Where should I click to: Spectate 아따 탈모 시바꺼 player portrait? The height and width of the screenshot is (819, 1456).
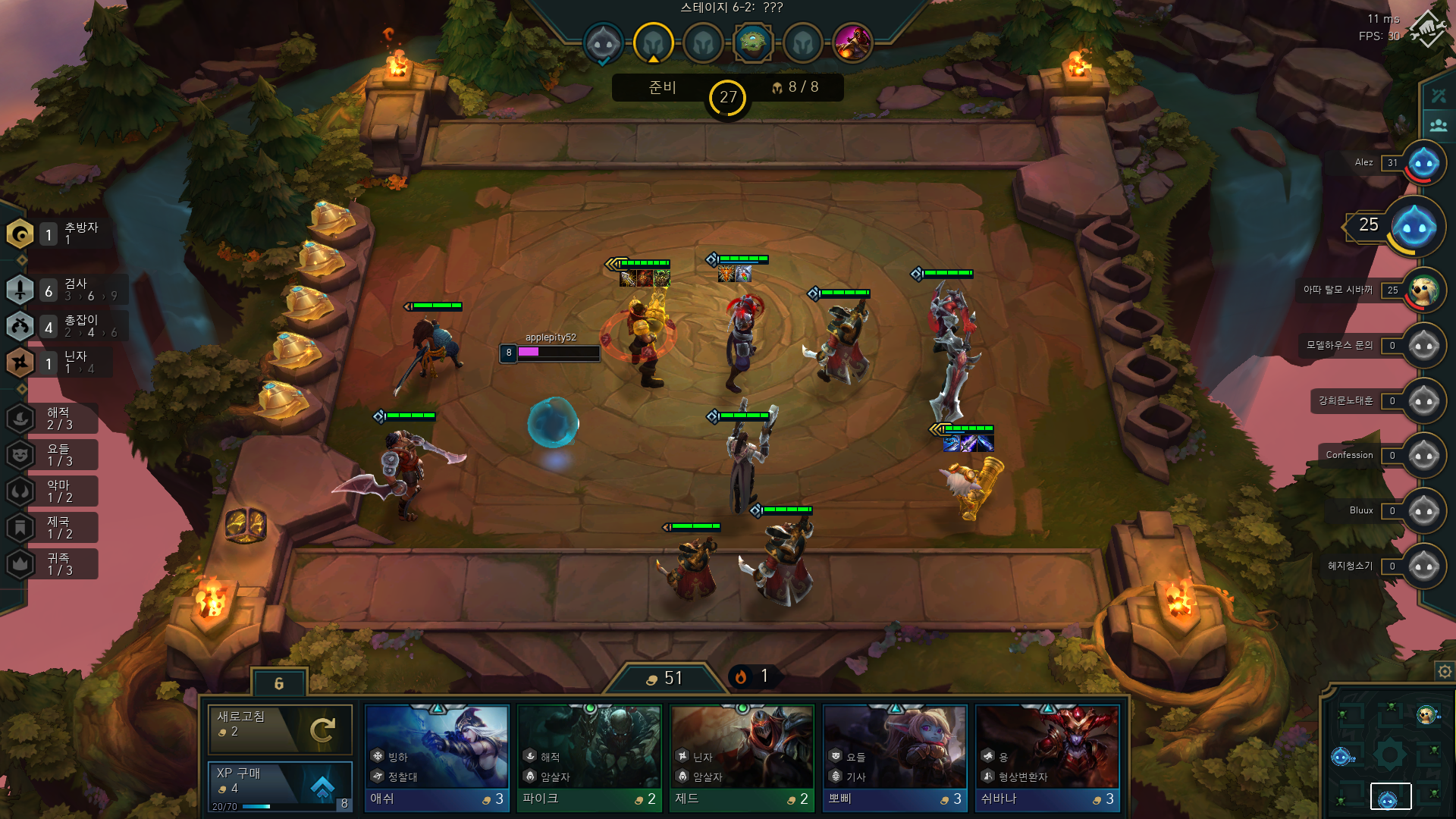coord(1423,290)
